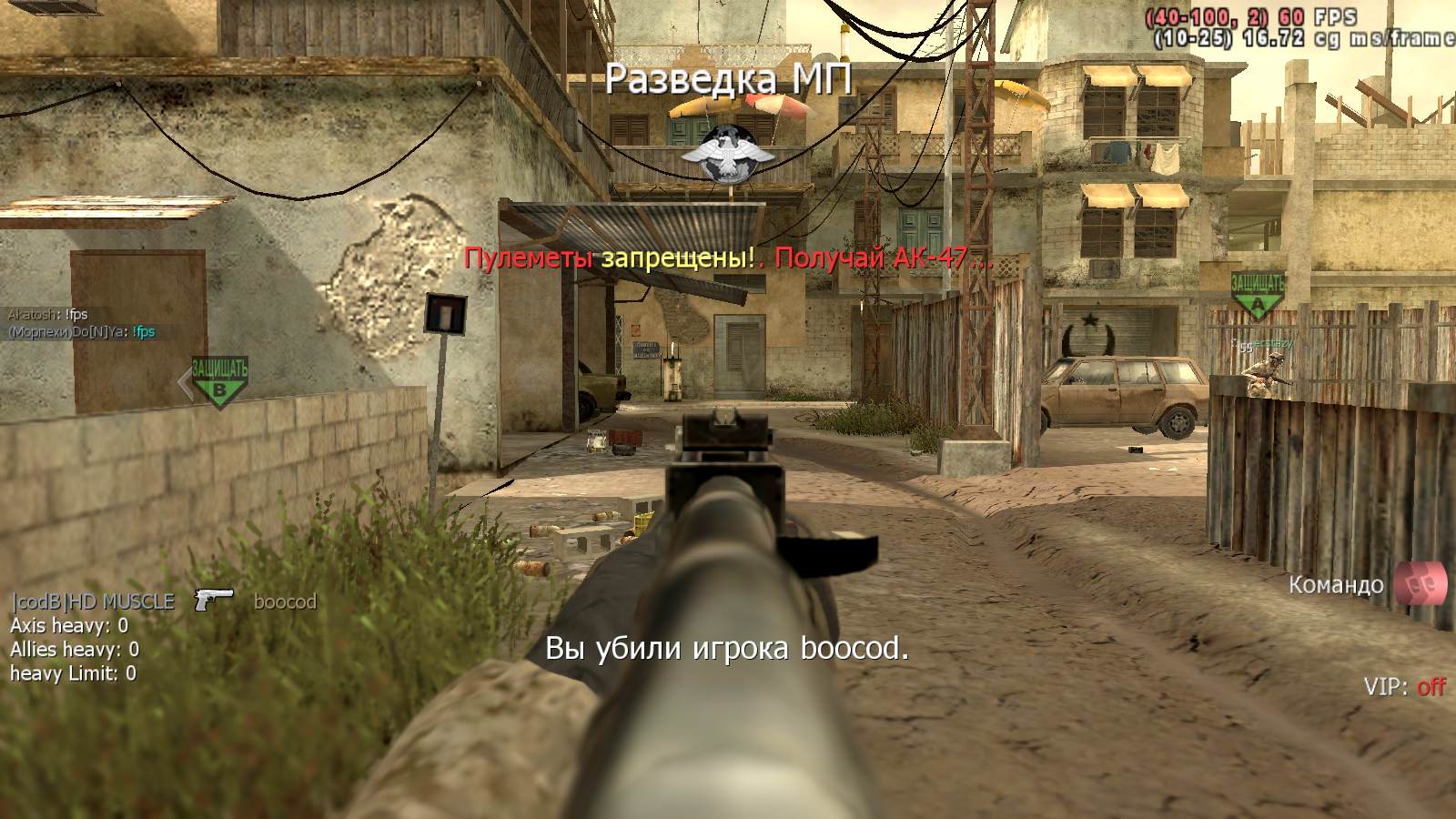The image size is (1456, 819).
Task: Select the defend objective B marker
Action: coord(218,380)
